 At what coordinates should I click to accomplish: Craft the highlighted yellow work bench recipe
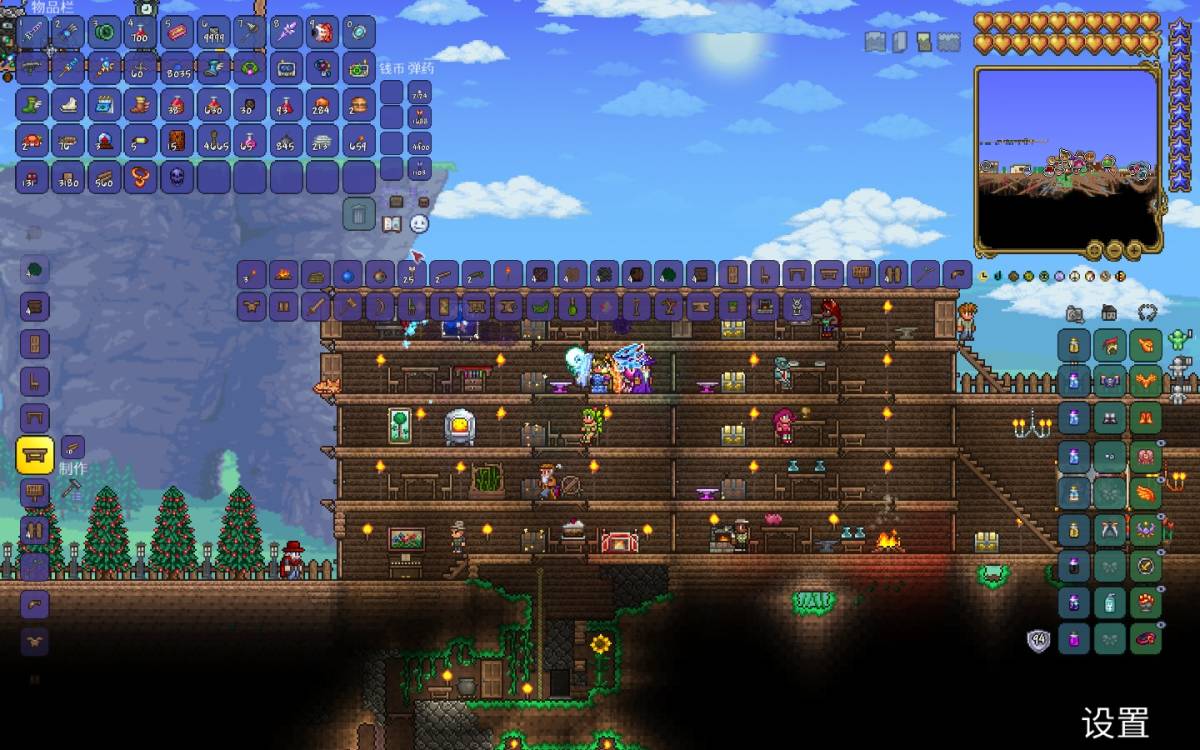pos(35,456)
